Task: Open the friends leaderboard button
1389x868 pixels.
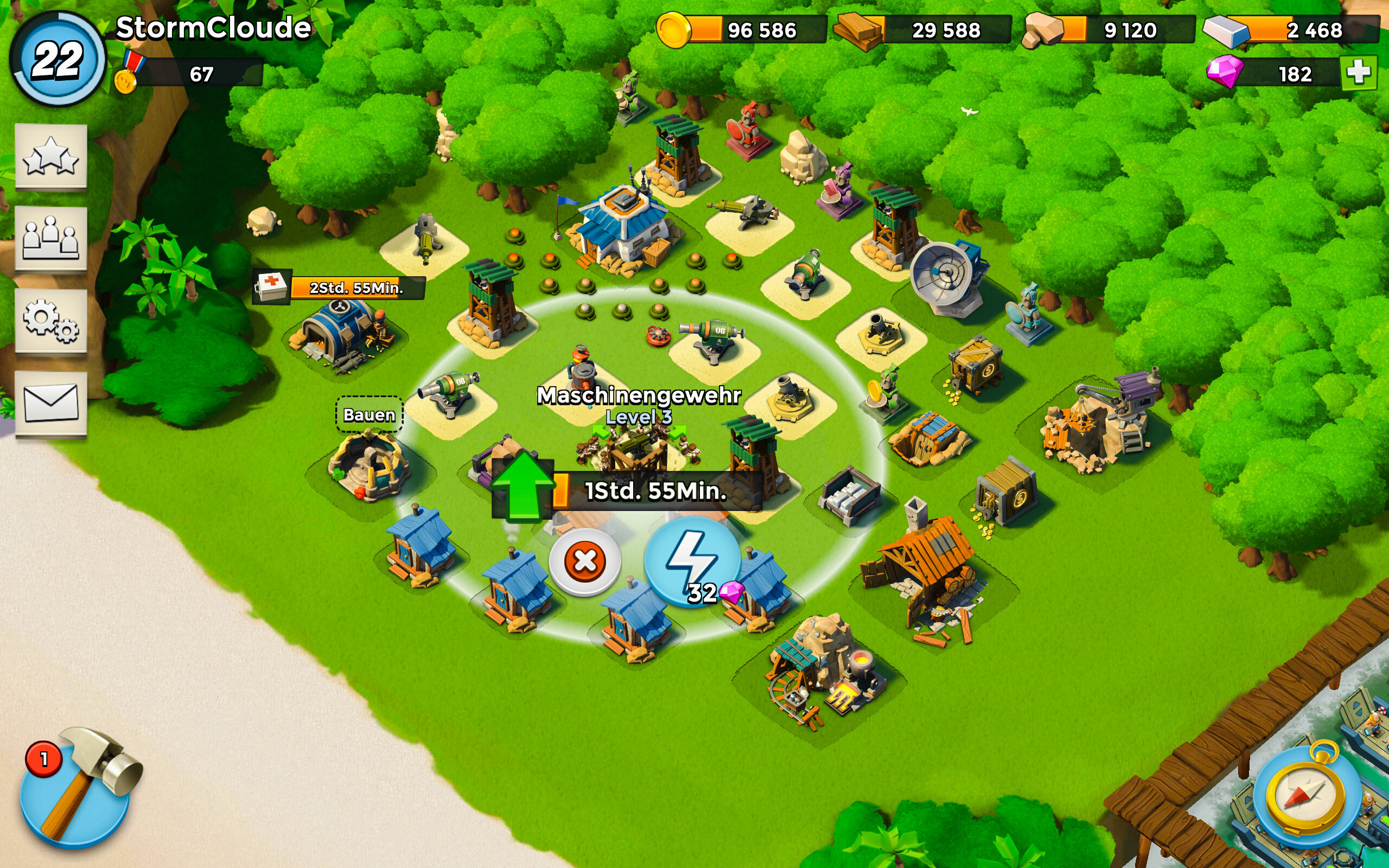Action: 50,238
